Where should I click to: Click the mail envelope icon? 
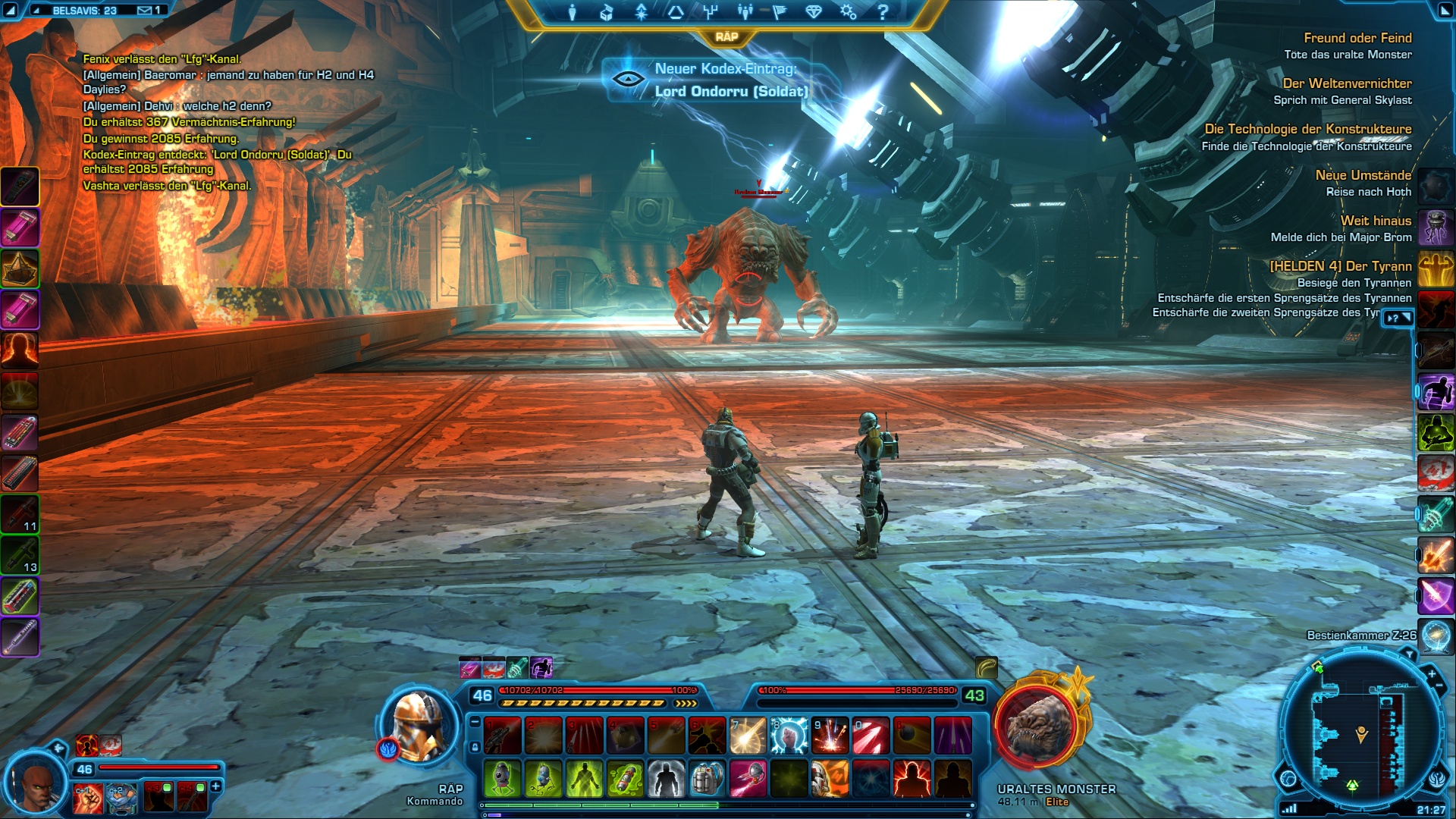145,11
